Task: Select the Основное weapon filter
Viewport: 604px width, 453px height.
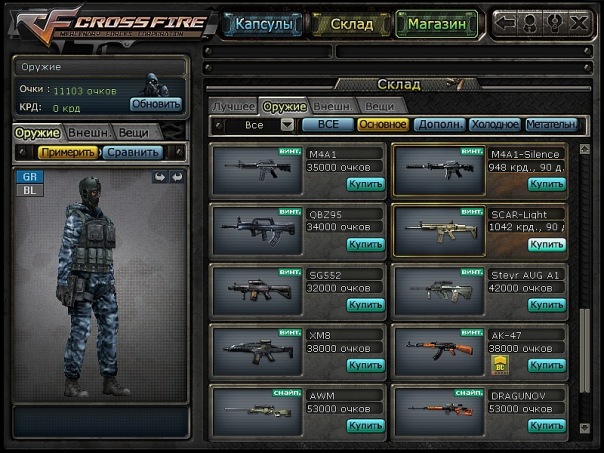Action: click(x=383, y=125)
